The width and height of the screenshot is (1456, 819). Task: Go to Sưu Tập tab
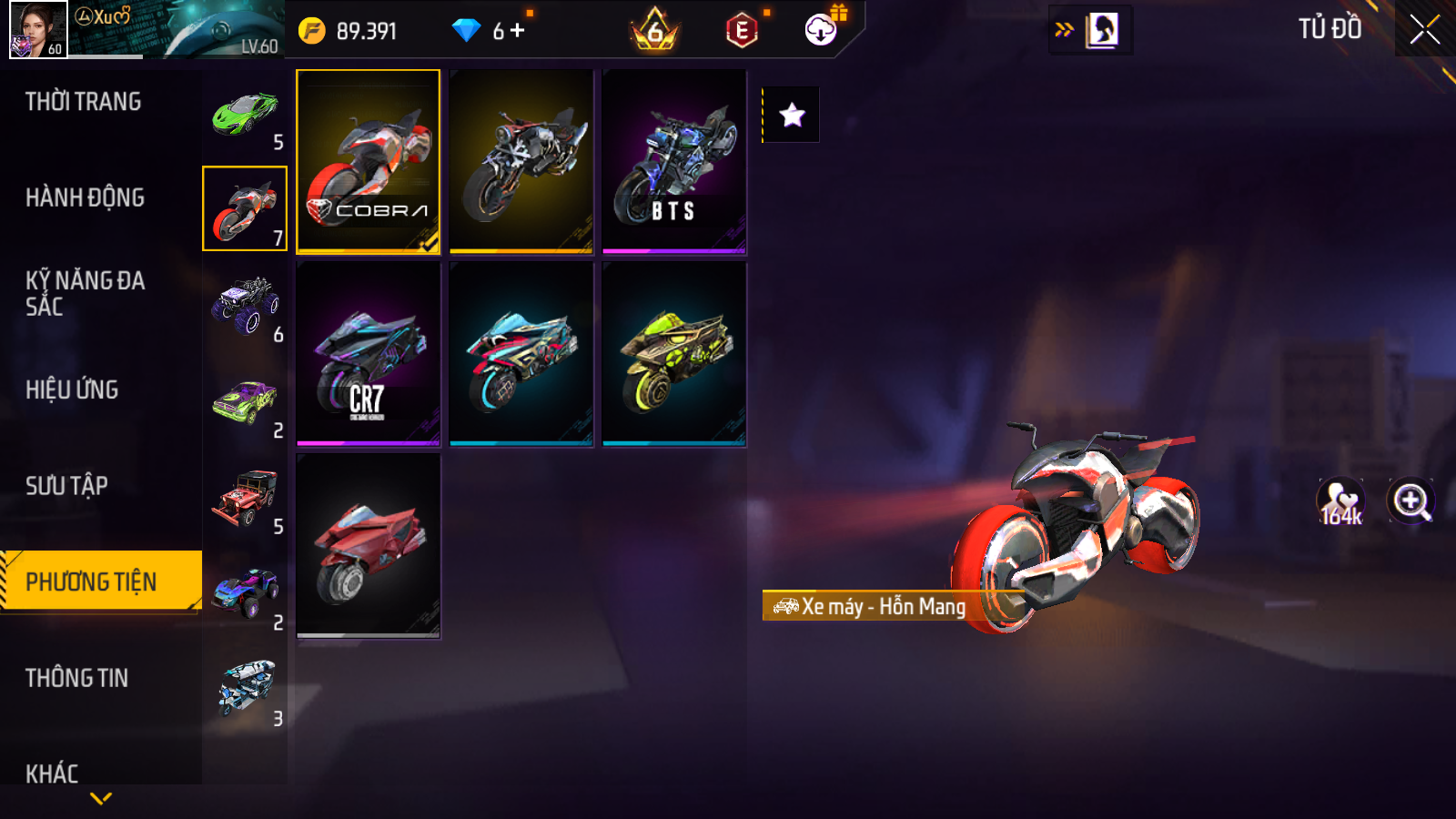tap(67, 486)
